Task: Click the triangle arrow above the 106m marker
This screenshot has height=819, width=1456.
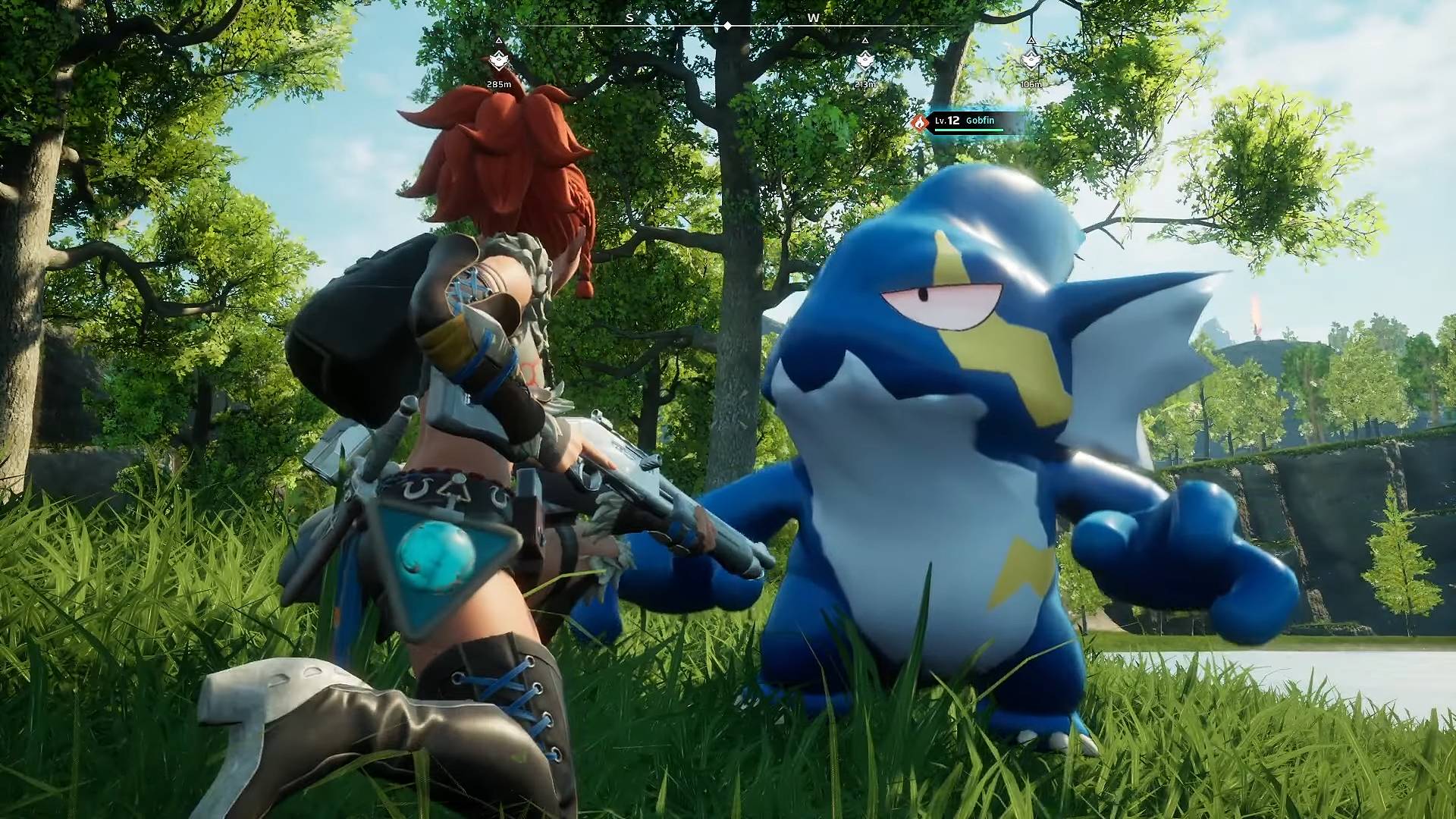Action: pyautogui.click(x=1031, y=42)
